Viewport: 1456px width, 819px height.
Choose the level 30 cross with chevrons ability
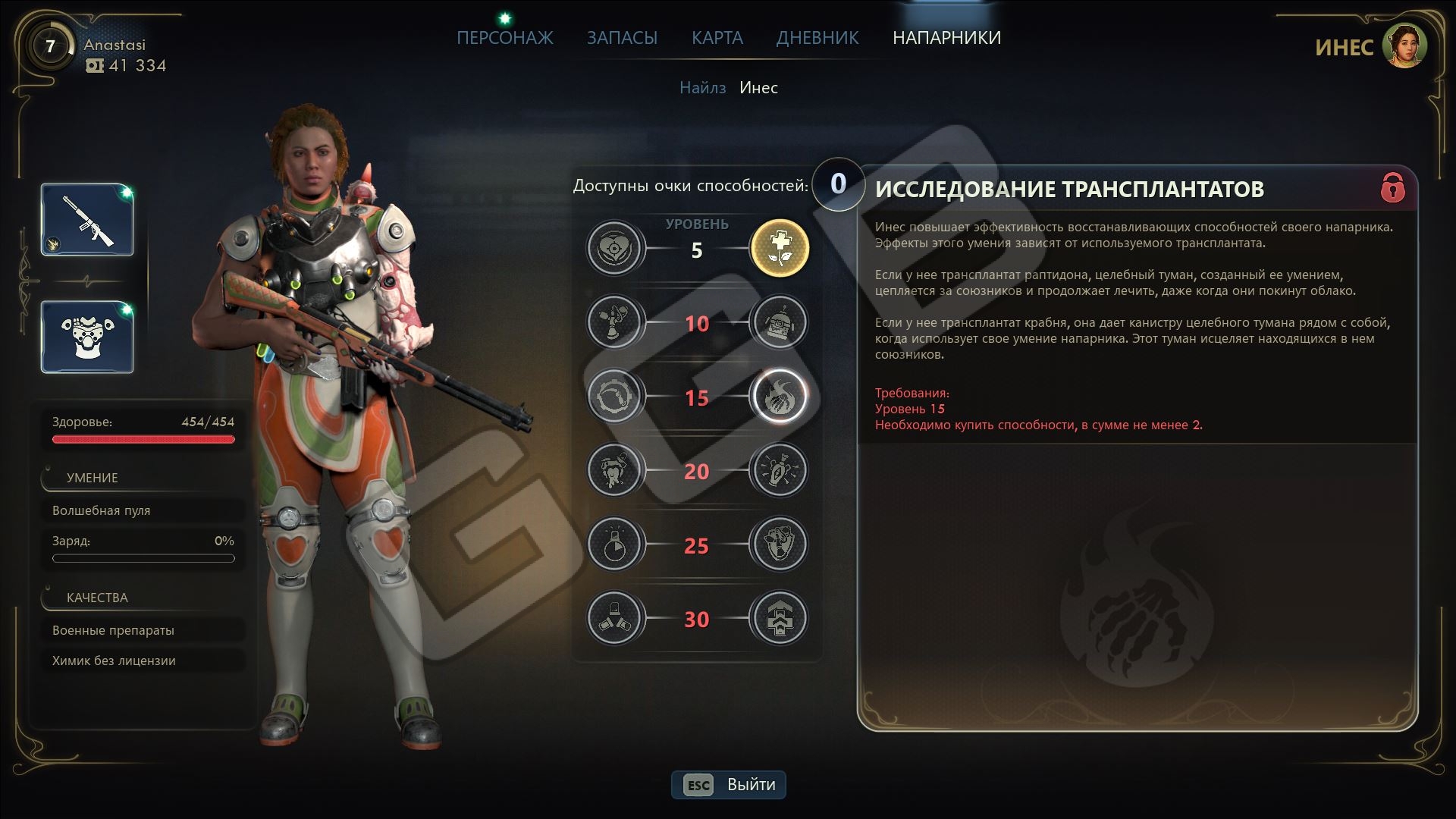[x=779, y=618]
